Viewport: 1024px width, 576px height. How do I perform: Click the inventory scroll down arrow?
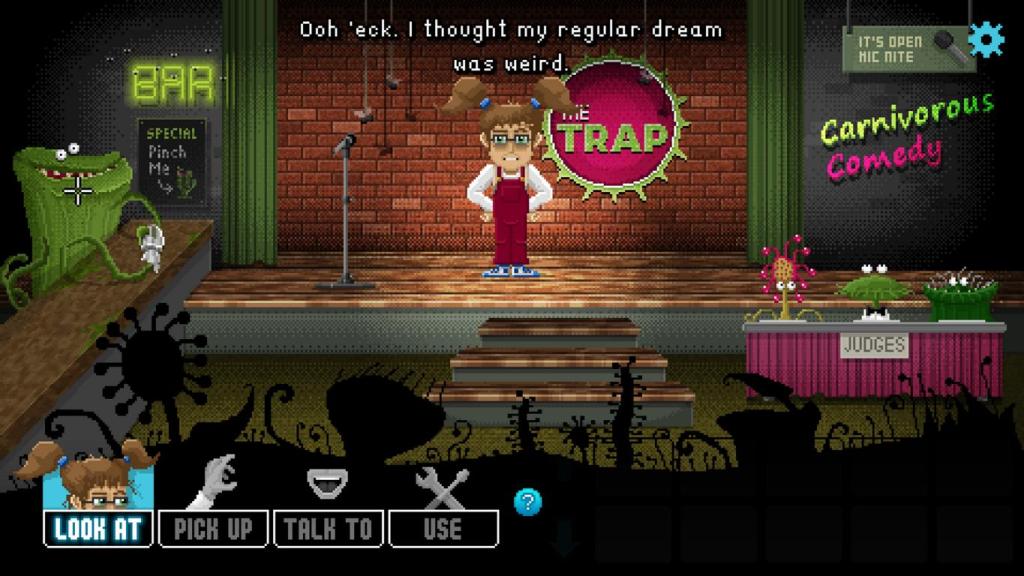tap(565, 538)
